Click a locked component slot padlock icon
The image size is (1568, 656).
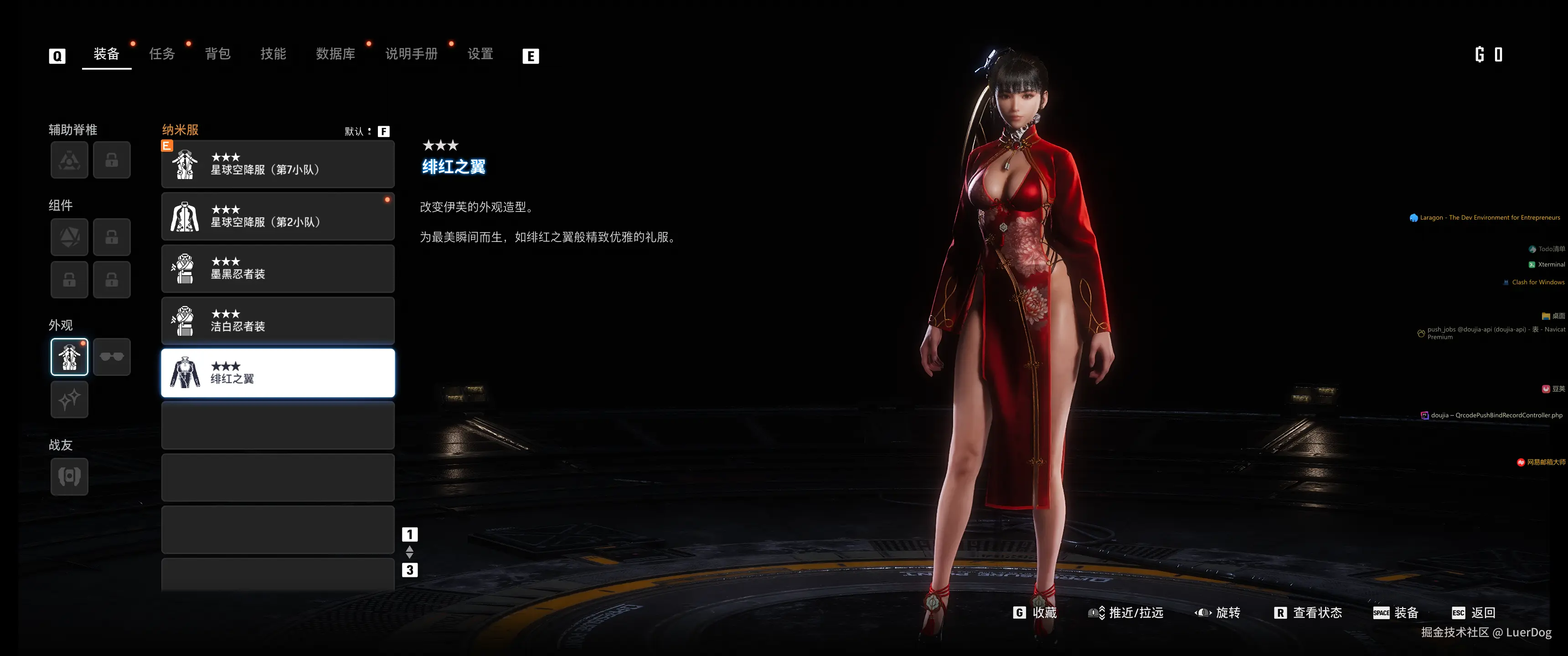[x=112, y=237]
